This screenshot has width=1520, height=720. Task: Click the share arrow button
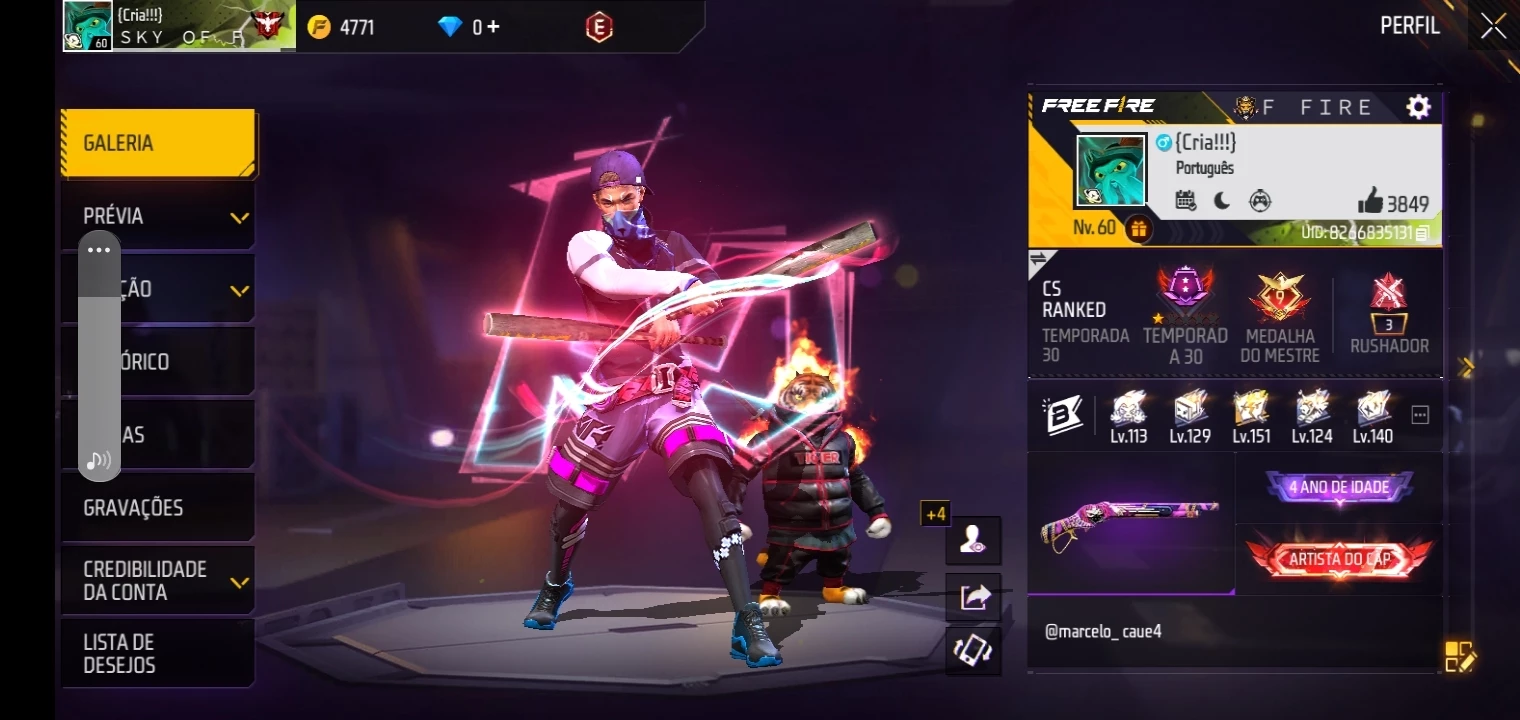974,597
